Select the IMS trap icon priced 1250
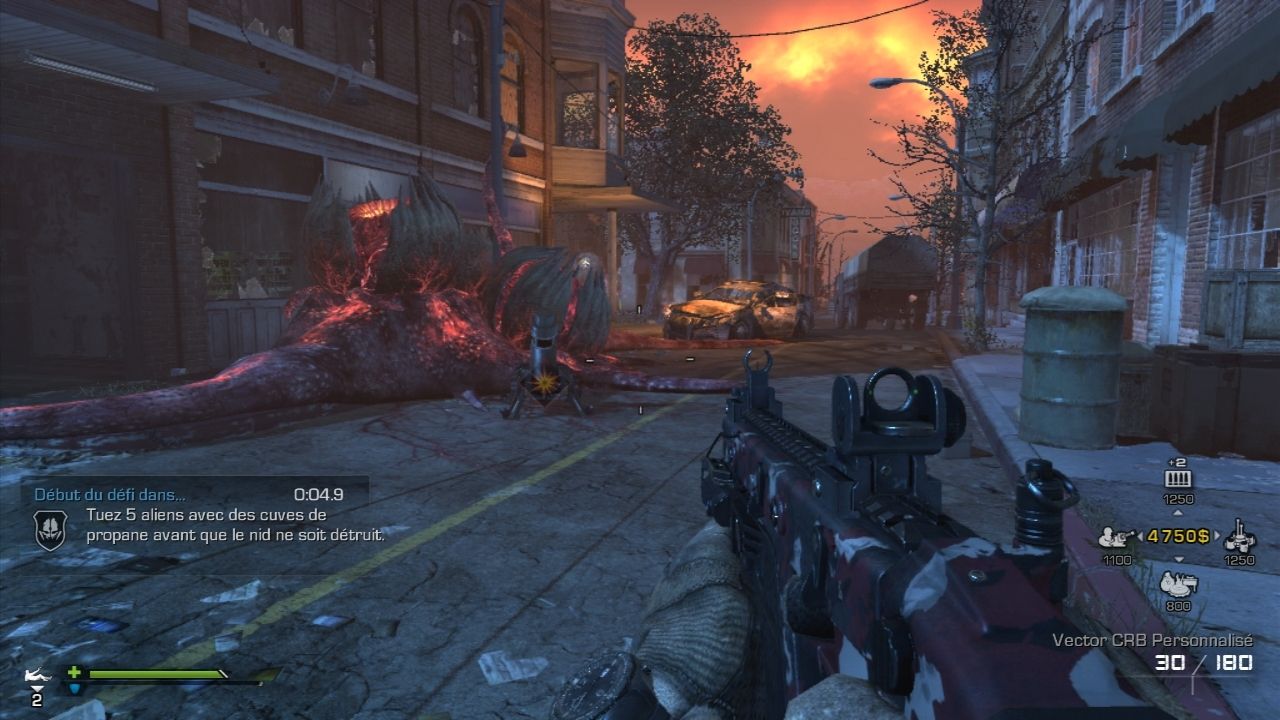The image size is (1280, 720). [1238, 537]
